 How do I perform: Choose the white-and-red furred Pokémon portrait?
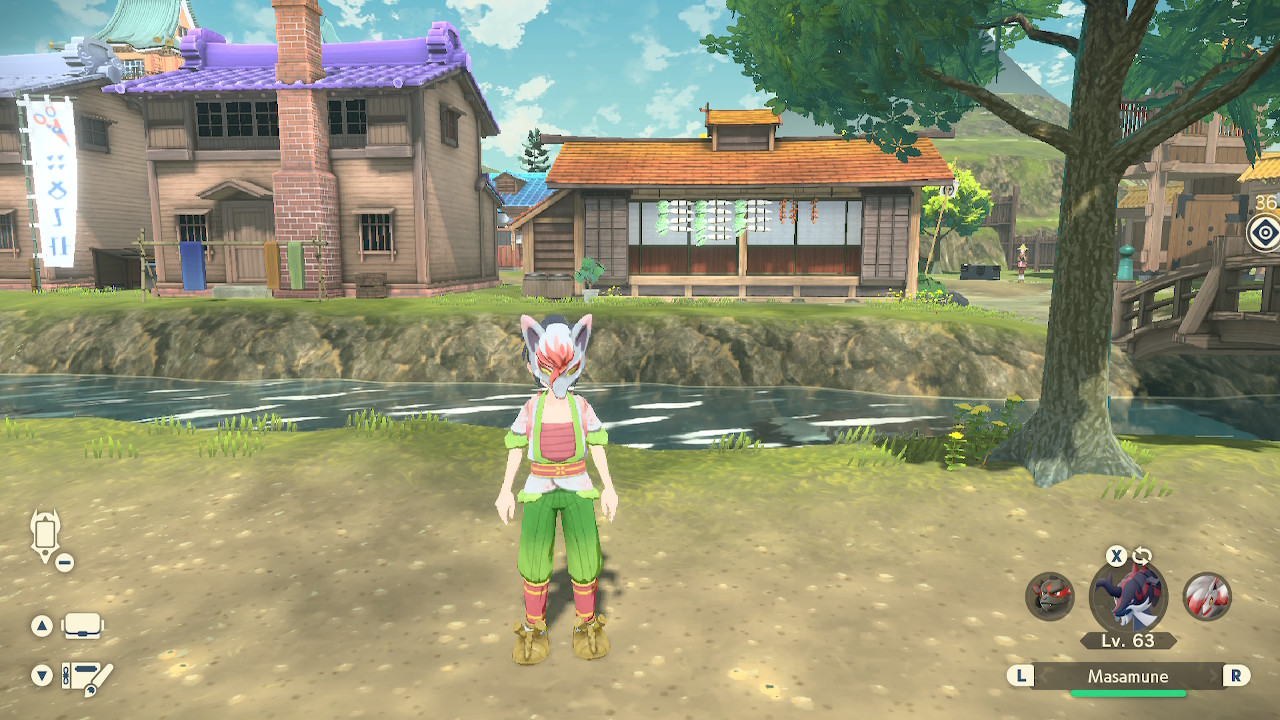[x=1206, y=597]
